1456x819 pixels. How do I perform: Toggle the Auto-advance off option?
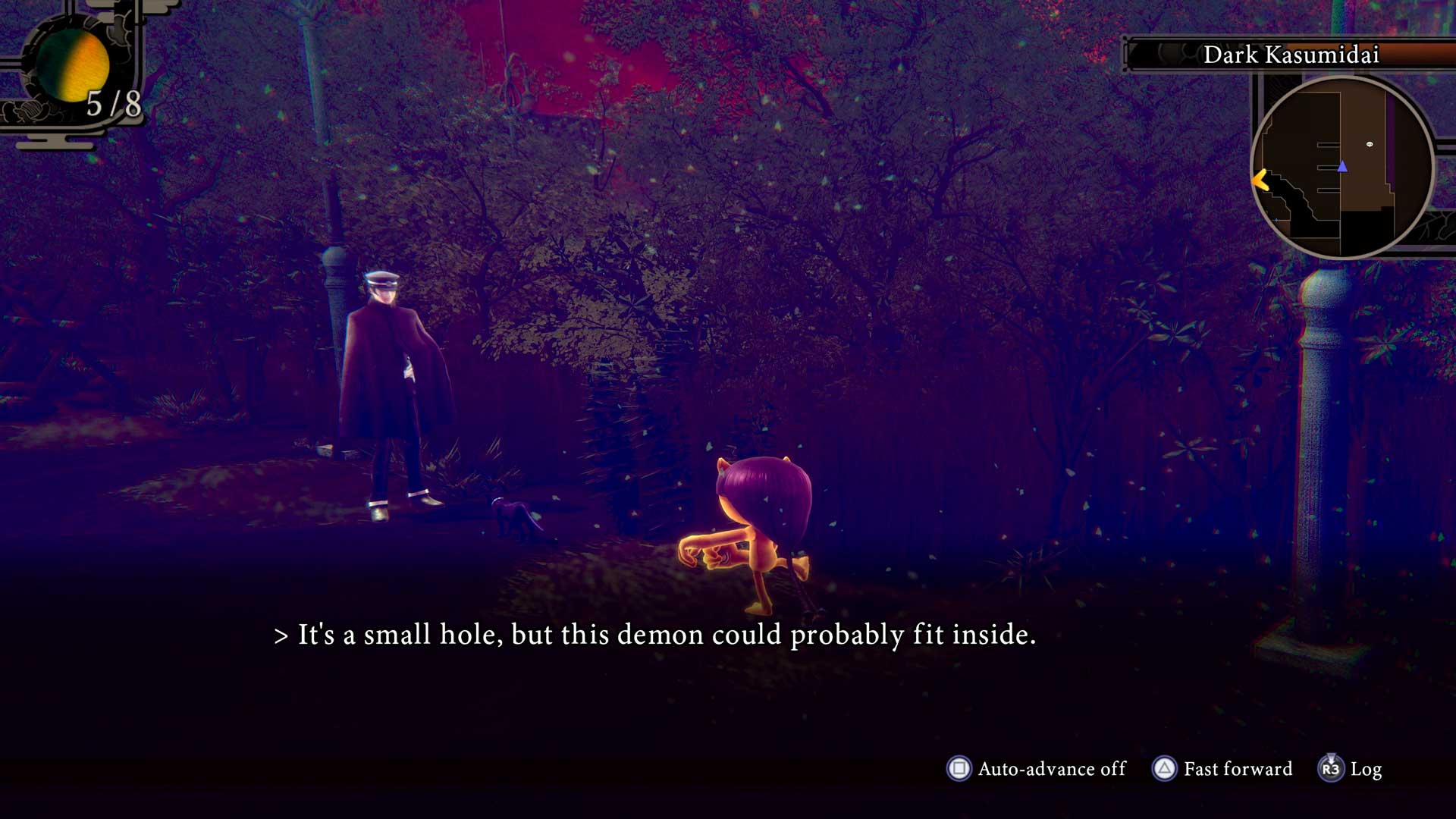(x=1036, y=769)
